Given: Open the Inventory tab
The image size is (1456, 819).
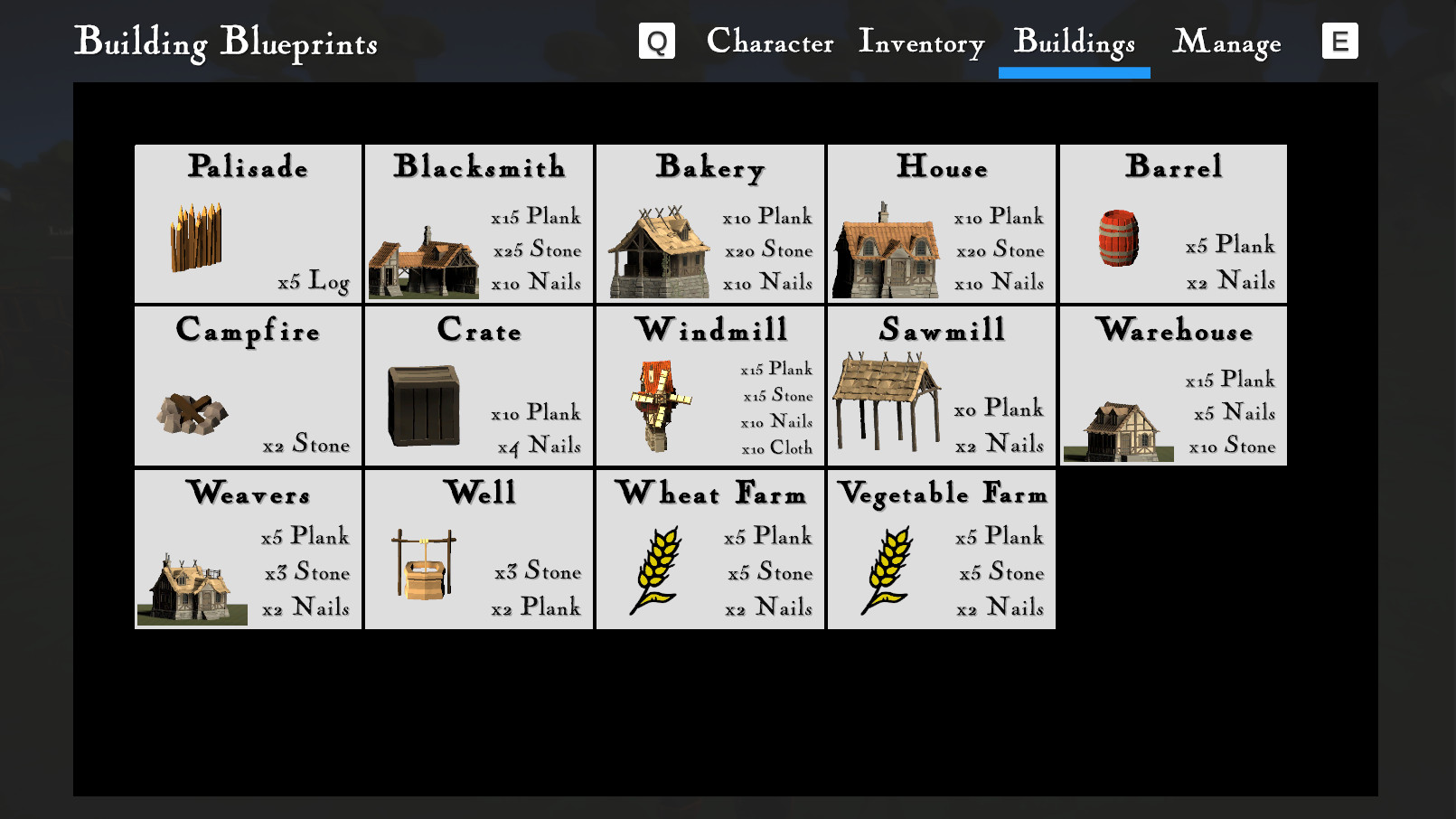Looking at the screenshot, I should click(x=920, y=42).
